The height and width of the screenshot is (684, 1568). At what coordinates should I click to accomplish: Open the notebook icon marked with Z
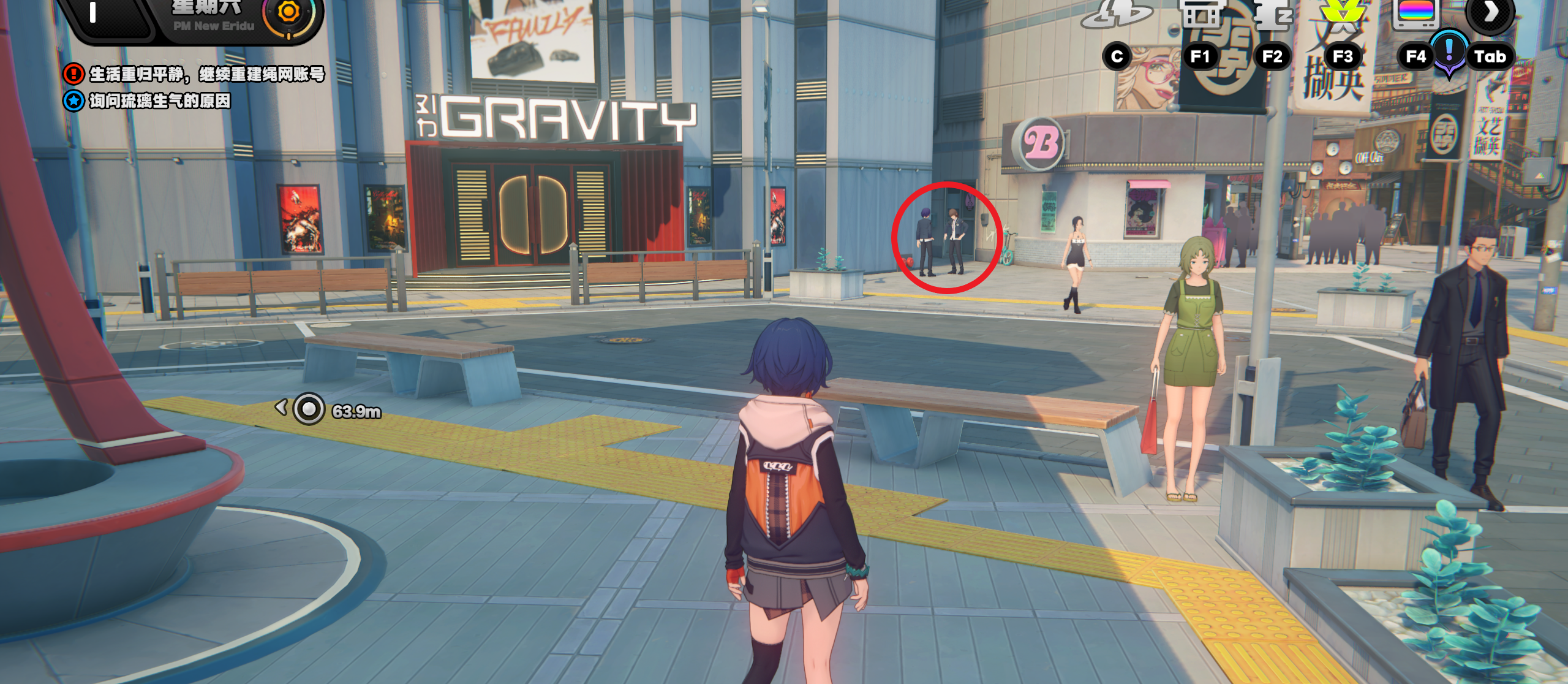pyautogui.click(x=1273, y=13)
